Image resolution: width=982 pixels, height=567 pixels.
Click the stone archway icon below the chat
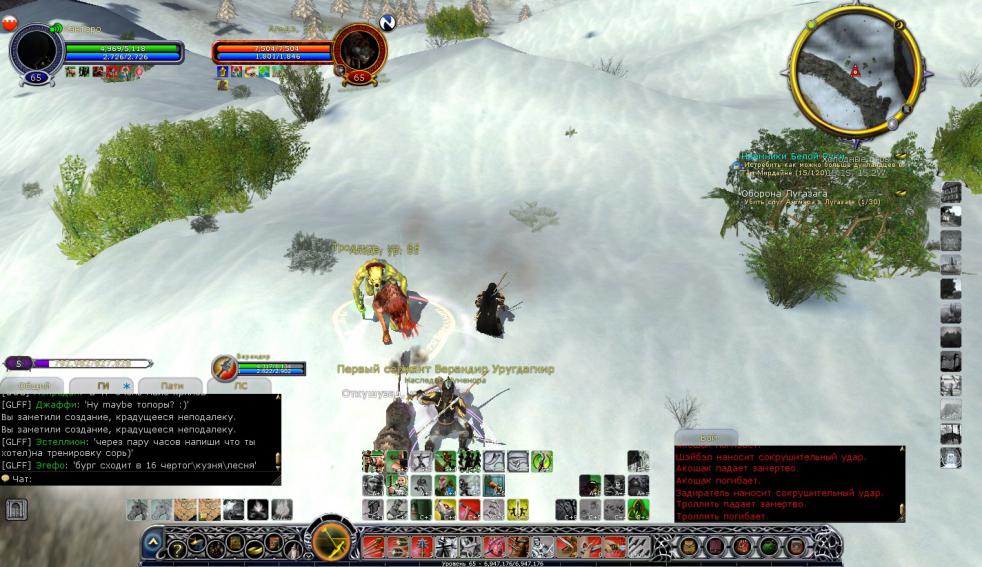[x=17, y=510]
